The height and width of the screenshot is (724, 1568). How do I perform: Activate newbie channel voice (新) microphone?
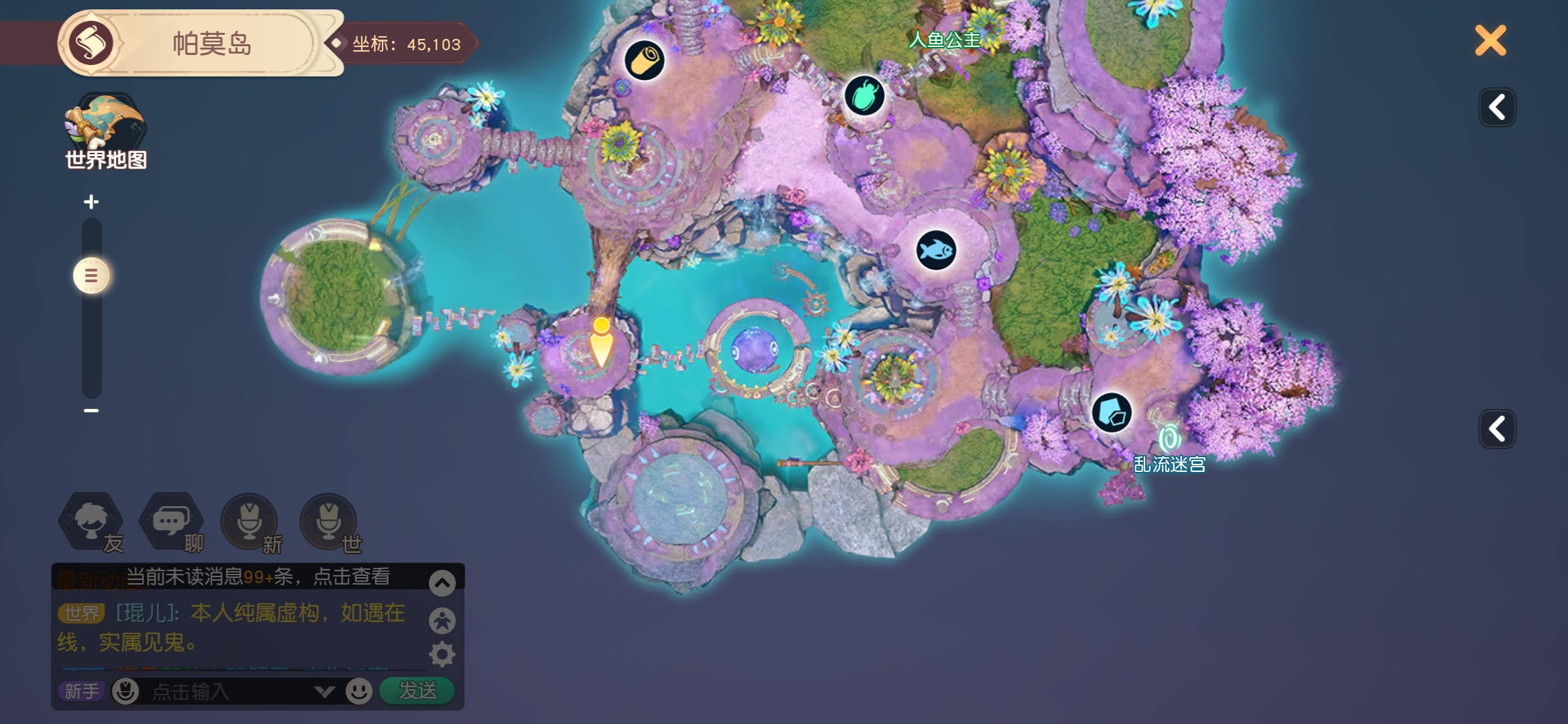tap(250, 522)
